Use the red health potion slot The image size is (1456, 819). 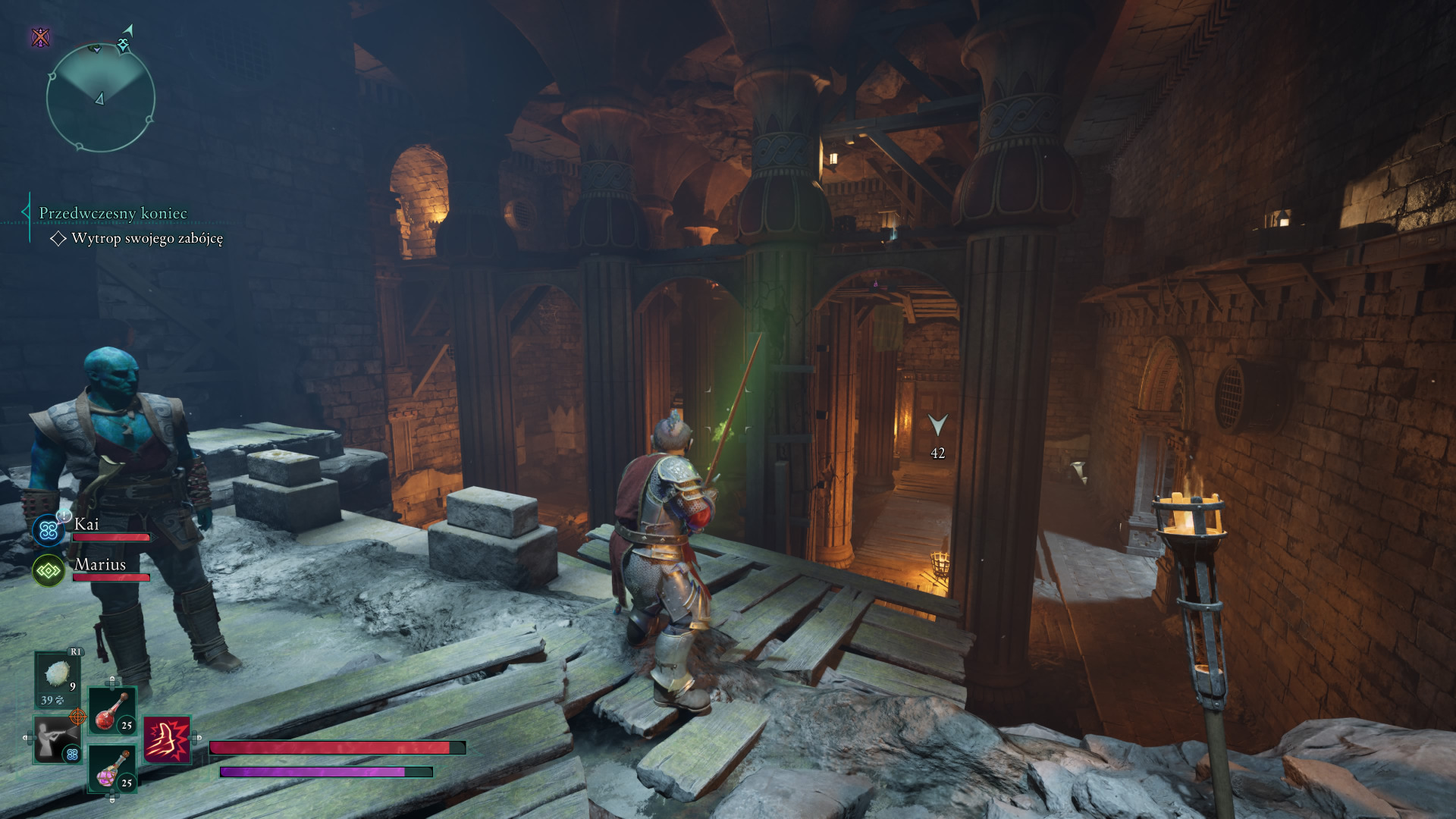click(x=113, y=711)
